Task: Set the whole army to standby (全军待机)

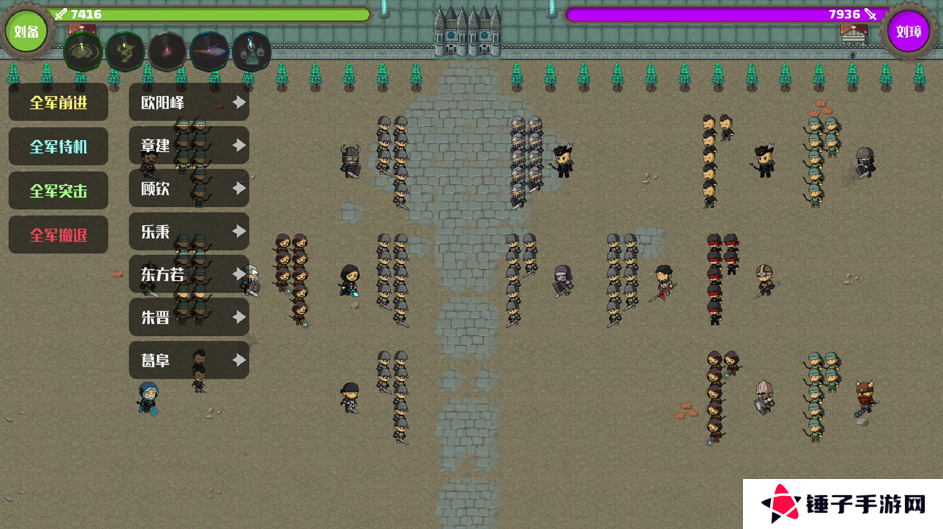Action: pyautogui.click(x=58, y=146)
